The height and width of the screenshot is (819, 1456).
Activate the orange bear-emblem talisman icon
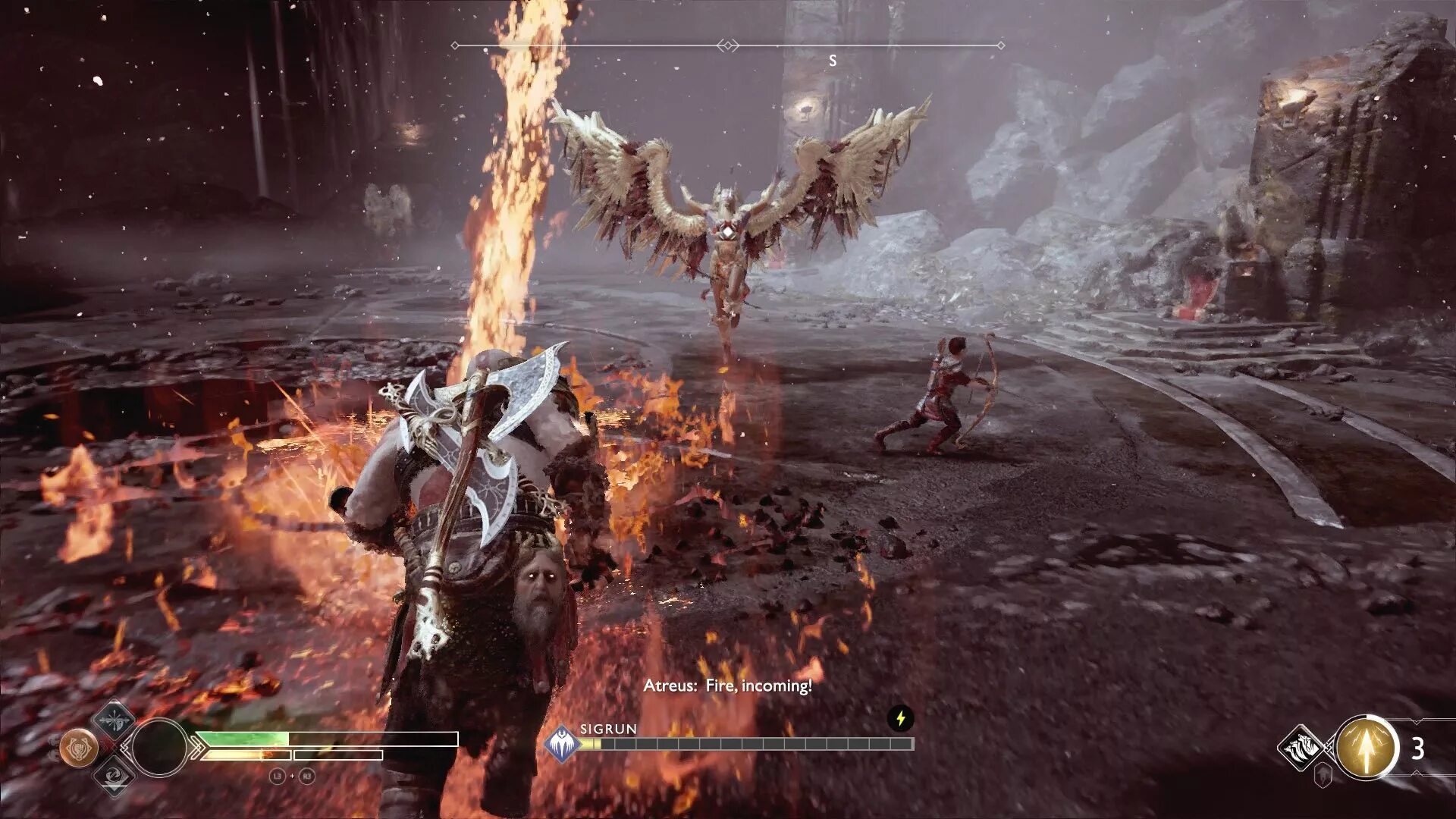(x=79, y=748)
